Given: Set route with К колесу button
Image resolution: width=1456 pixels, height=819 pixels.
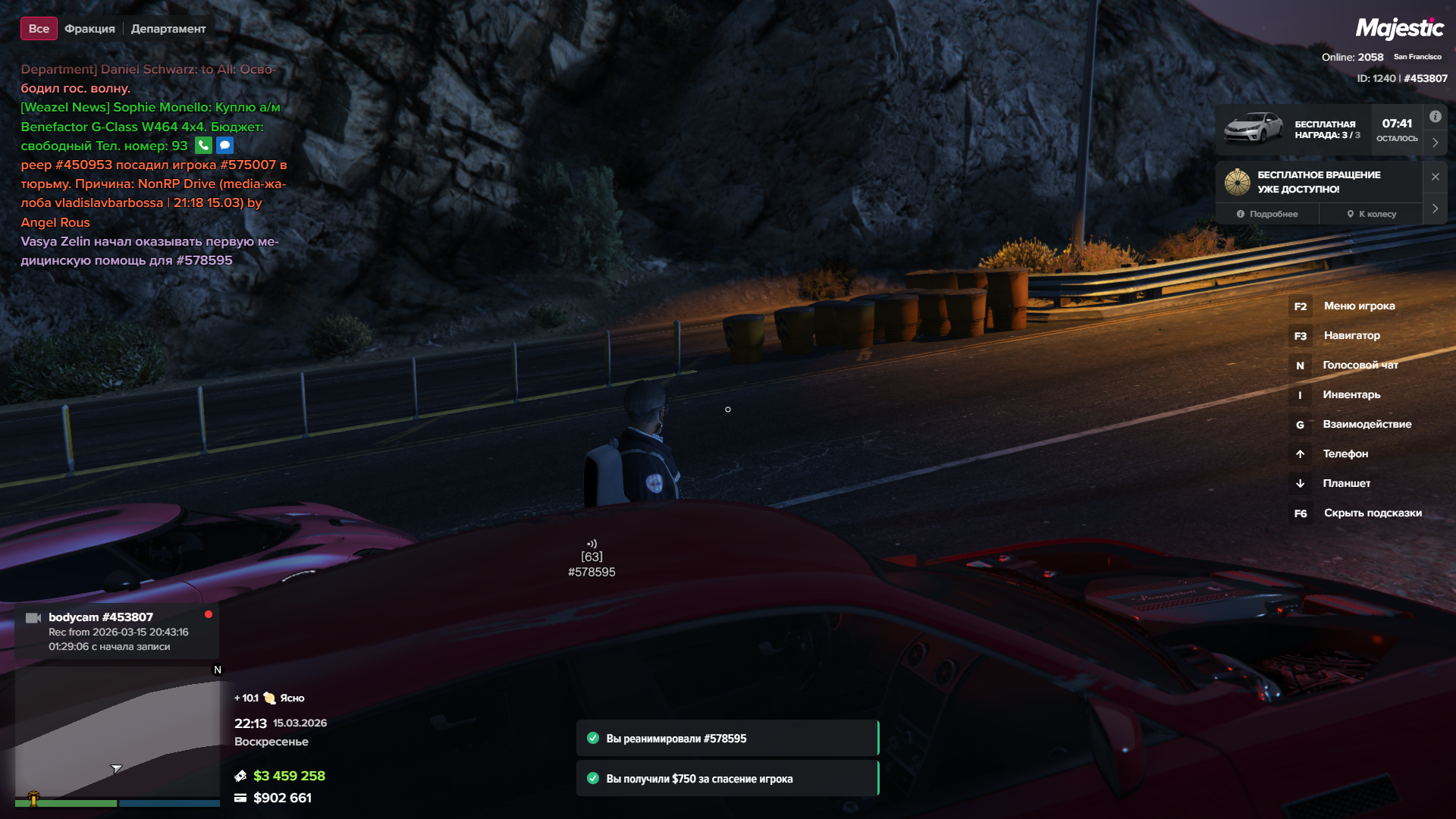Looking at the screenshot, I should click(1371, 214).
